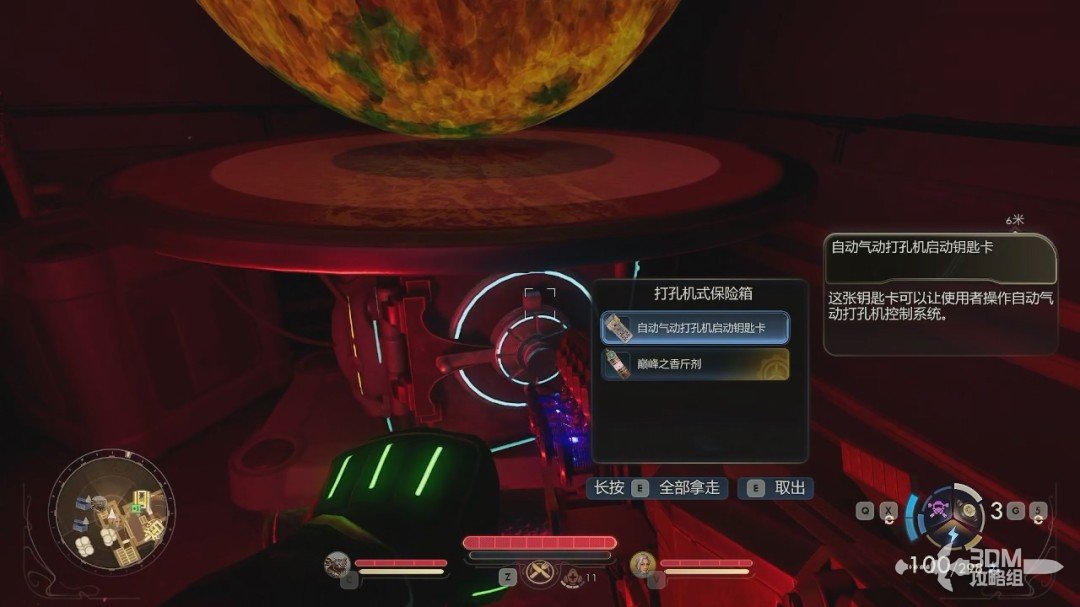This screenshot has height=607, width=1080.
Task: Select the gold grenade icon in the ability wheel
Action: click(x=969, y=511)
